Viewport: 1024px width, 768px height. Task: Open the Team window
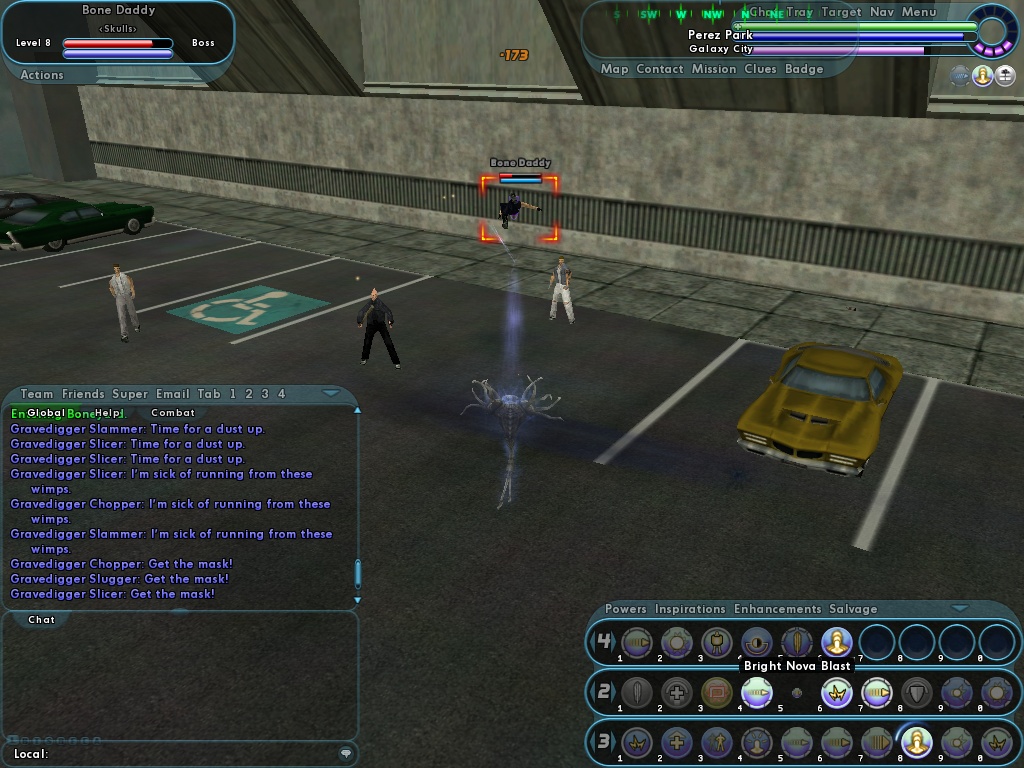coord(37,394)
